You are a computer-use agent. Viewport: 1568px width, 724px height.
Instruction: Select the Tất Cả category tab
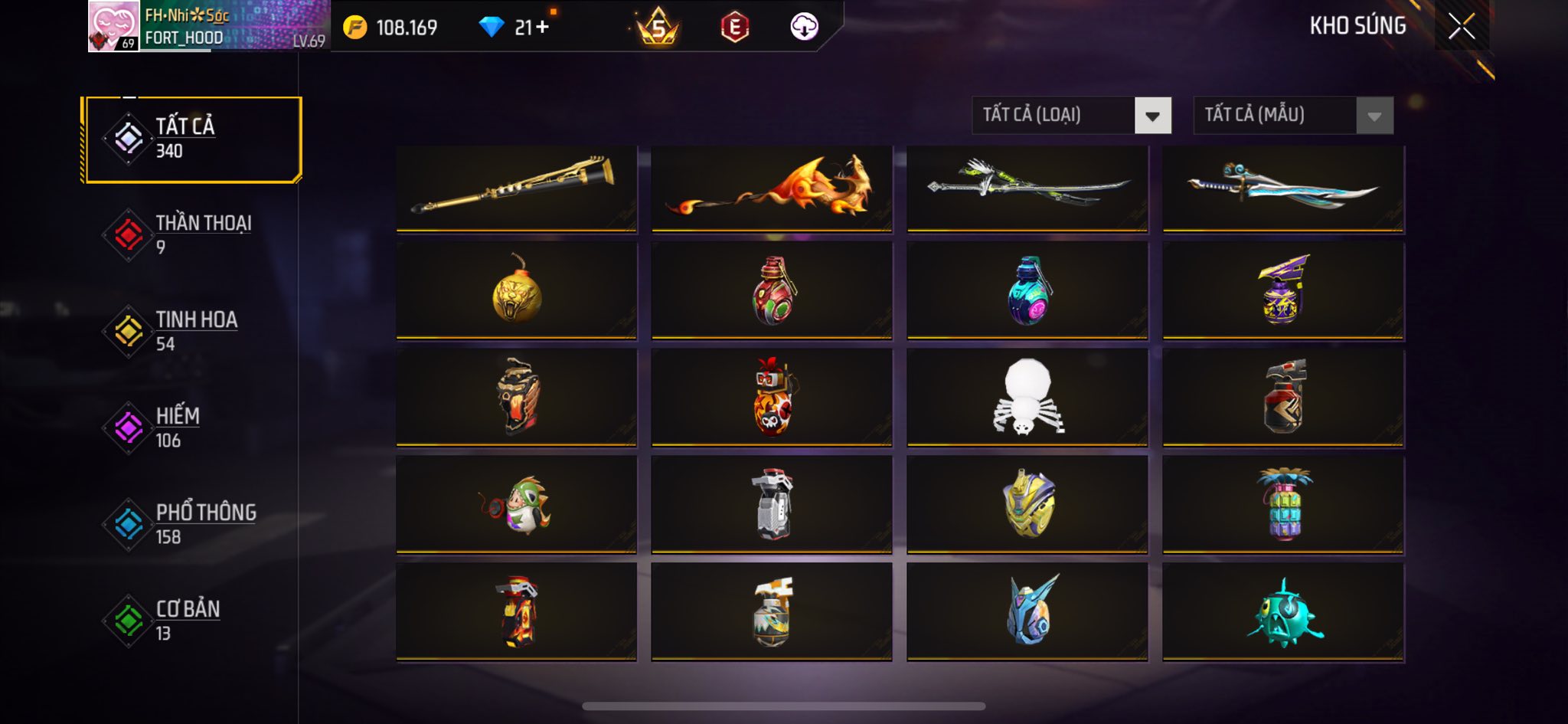coord(191,139)
